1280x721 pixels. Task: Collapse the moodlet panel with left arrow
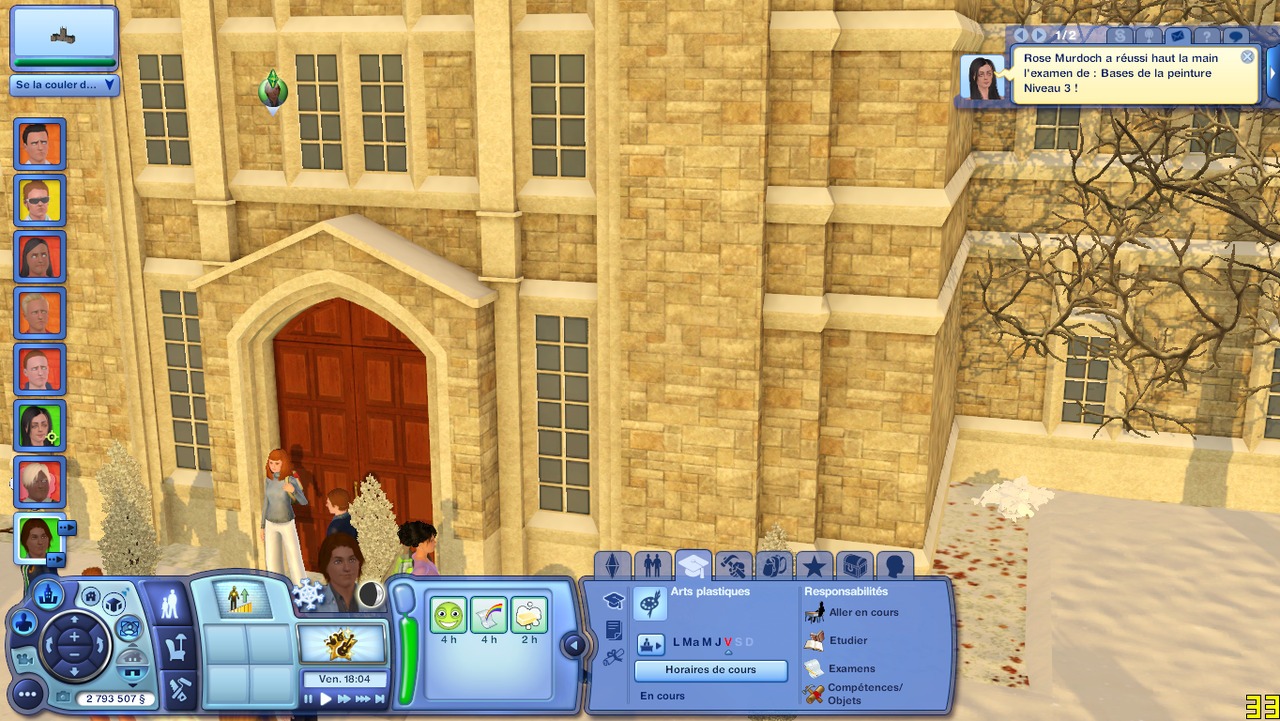(574, 645)
